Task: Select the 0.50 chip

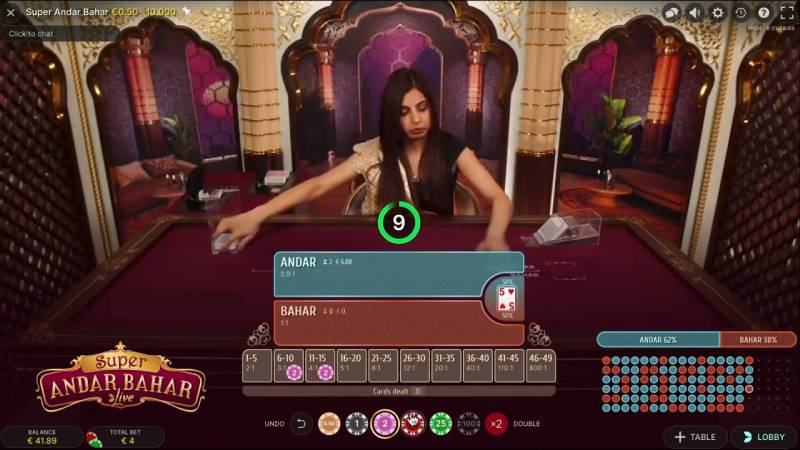Action: click(x=329, y=423)
